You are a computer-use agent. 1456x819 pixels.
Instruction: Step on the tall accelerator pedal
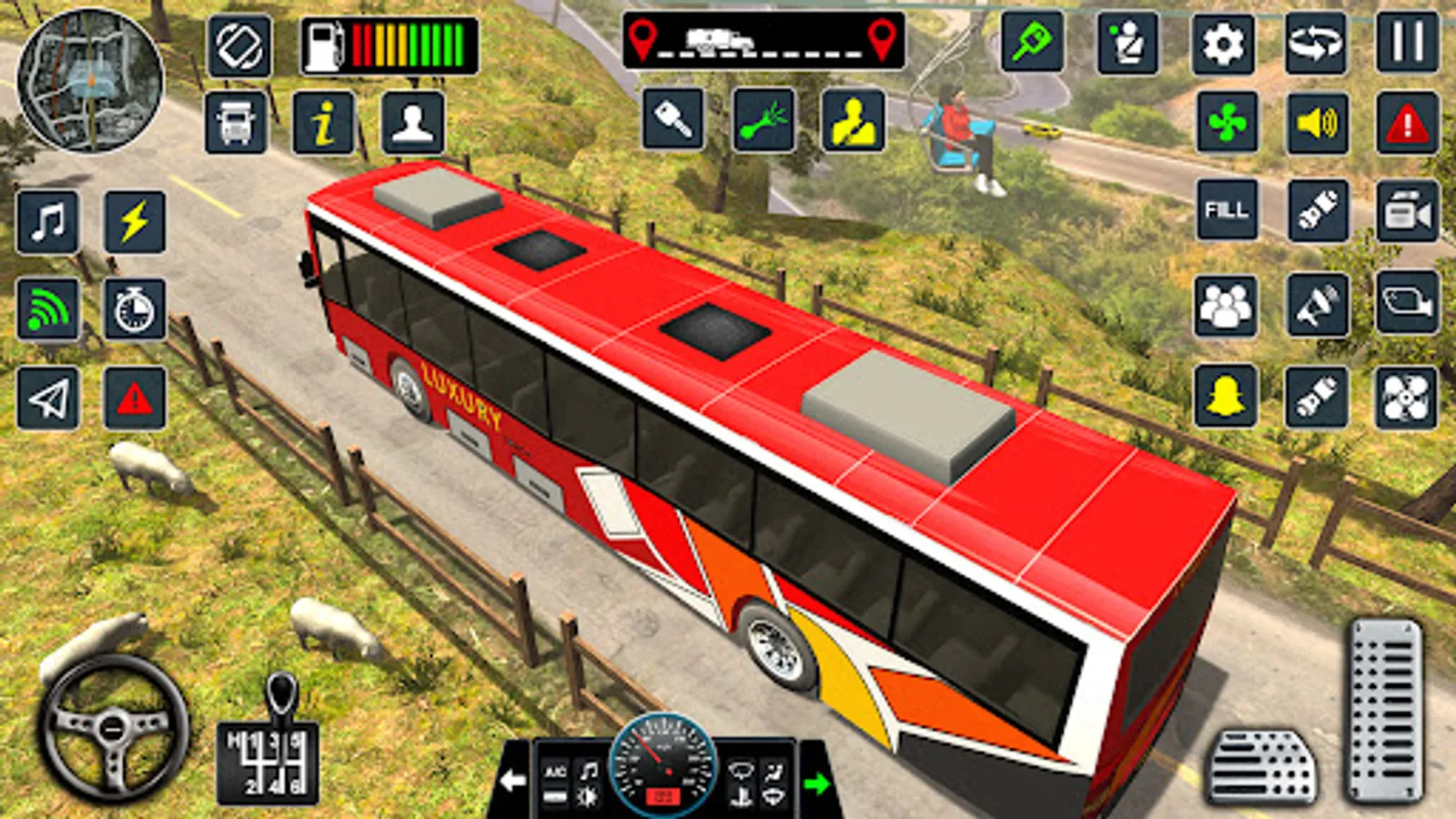point(1385,710)
